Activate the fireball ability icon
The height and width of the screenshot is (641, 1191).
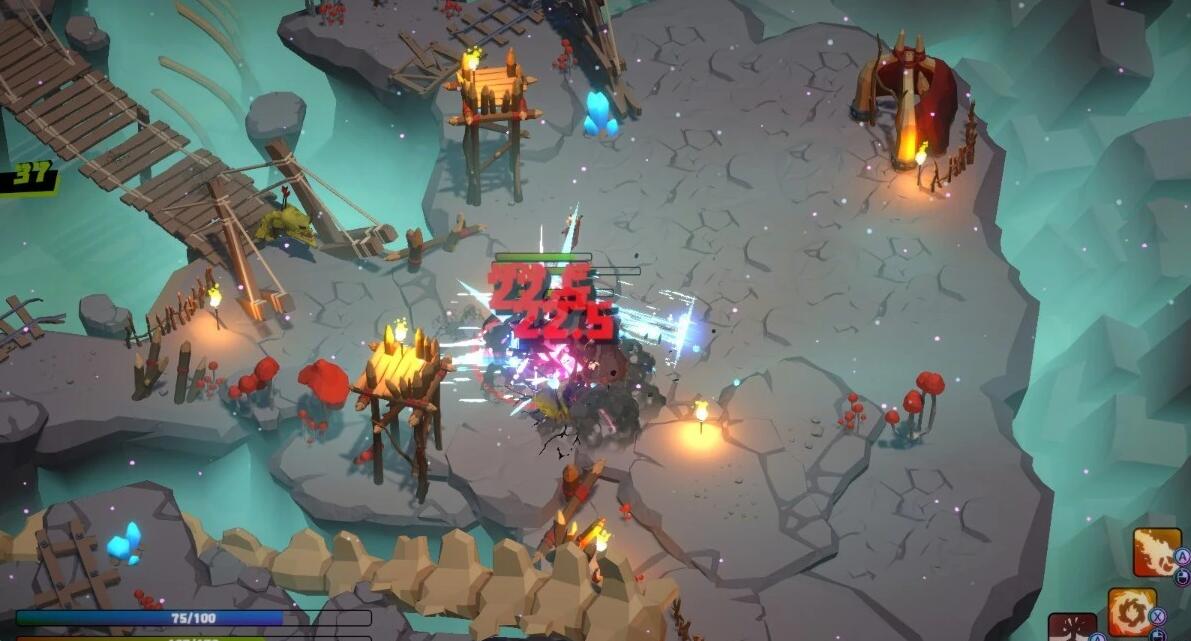[x=1156, y=551]
